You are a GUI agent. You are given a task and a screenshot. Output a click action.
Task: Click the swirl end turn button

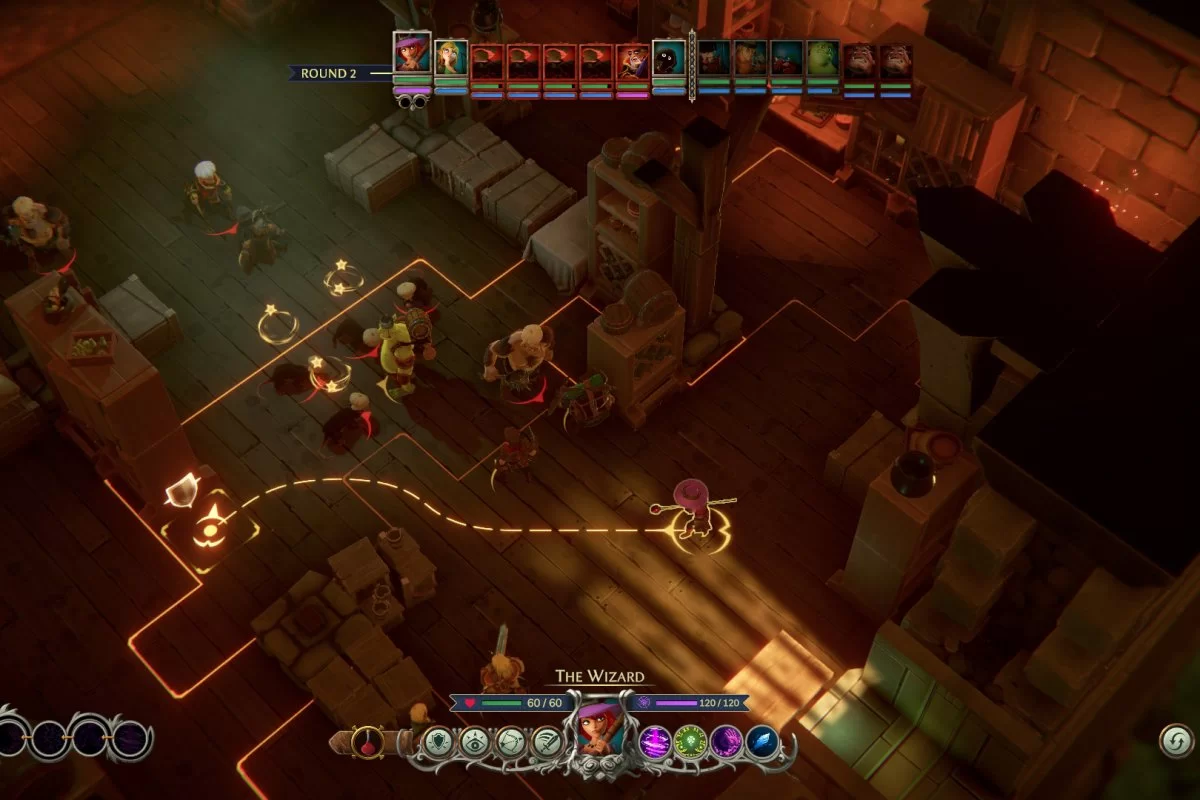click(1177, 741)
